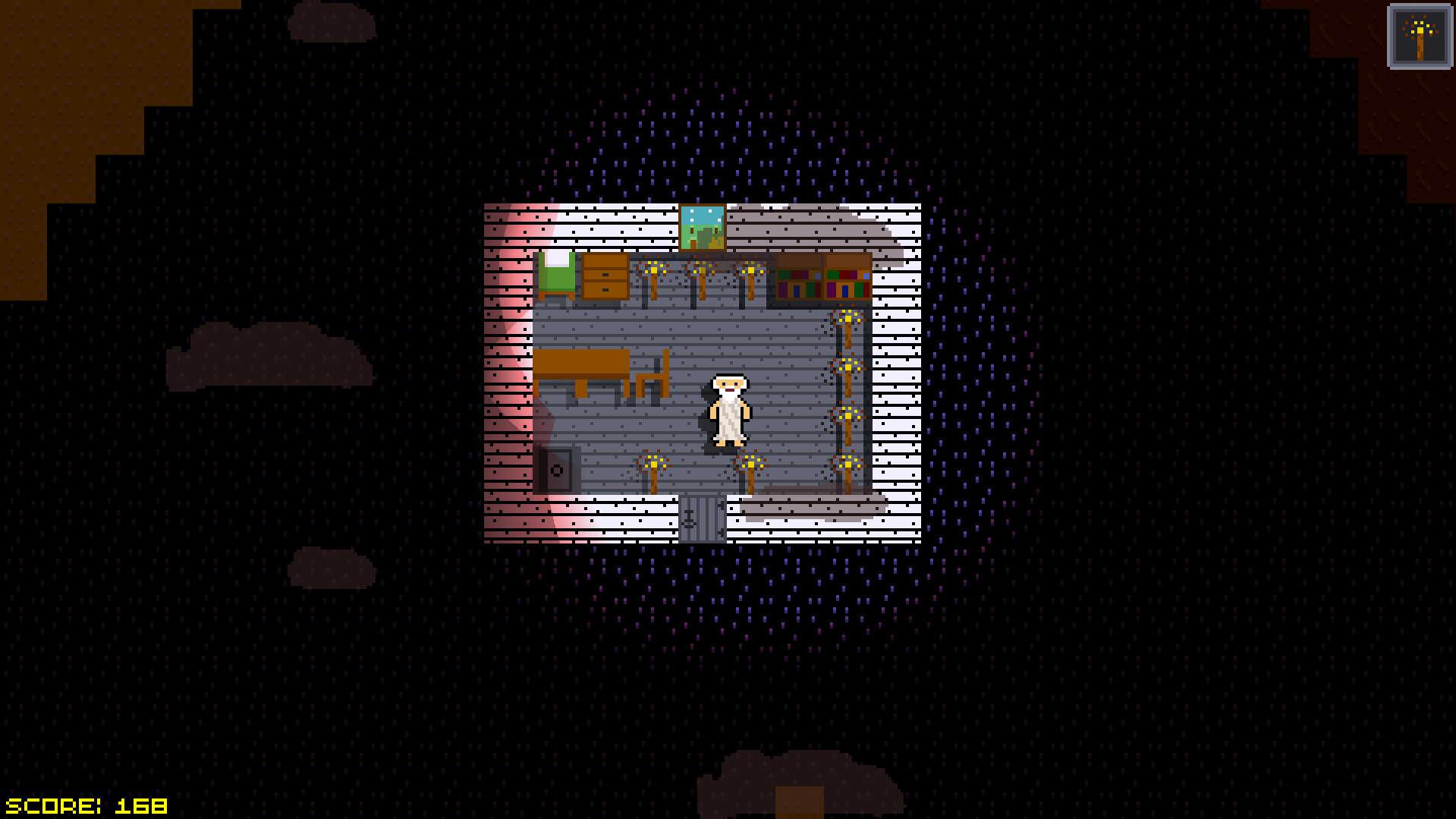The height and width of the screenshot is (819, 1456).
Task: Click the left bookshelf with purple books
Action: pos(800,282)
